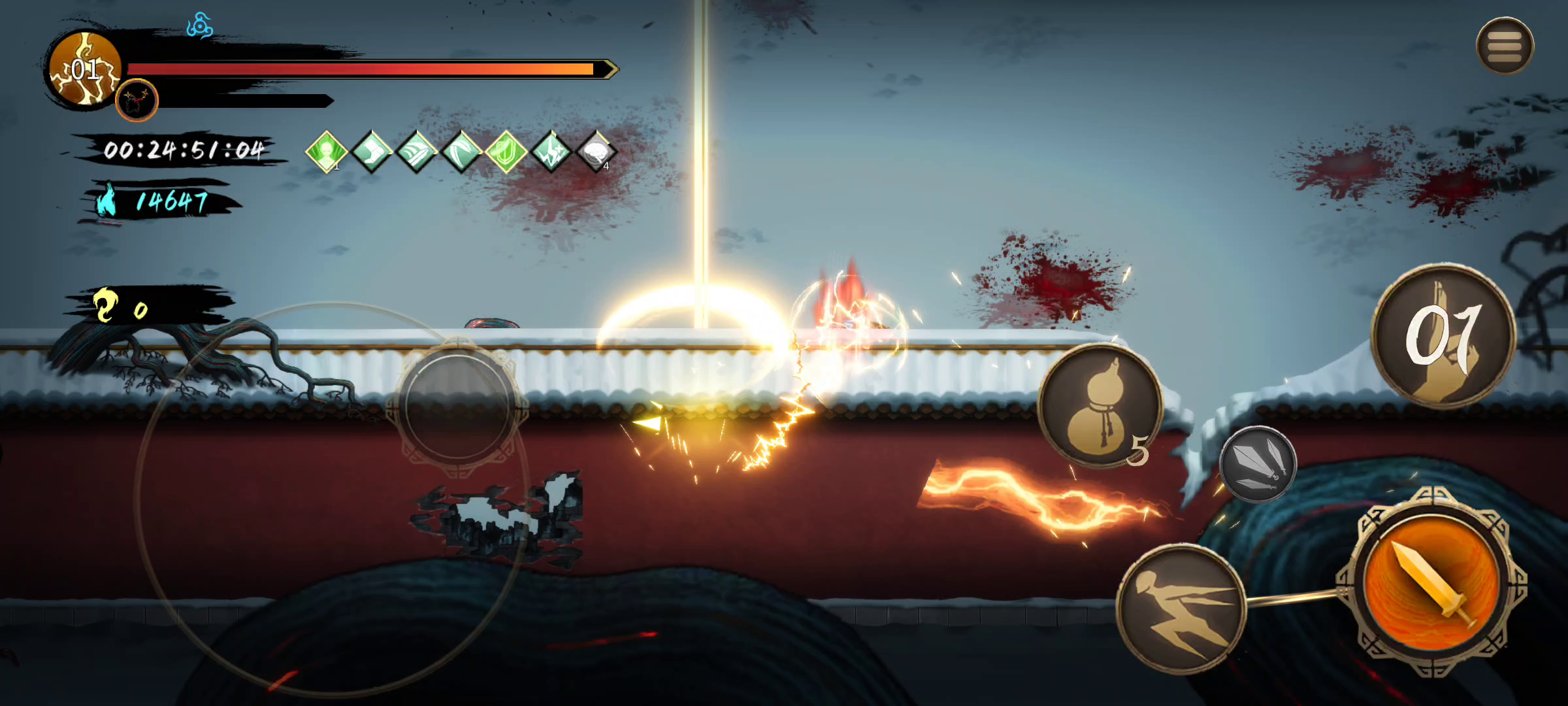Use the healing gourd item
1568x706 pixels.
(1100, 406)
